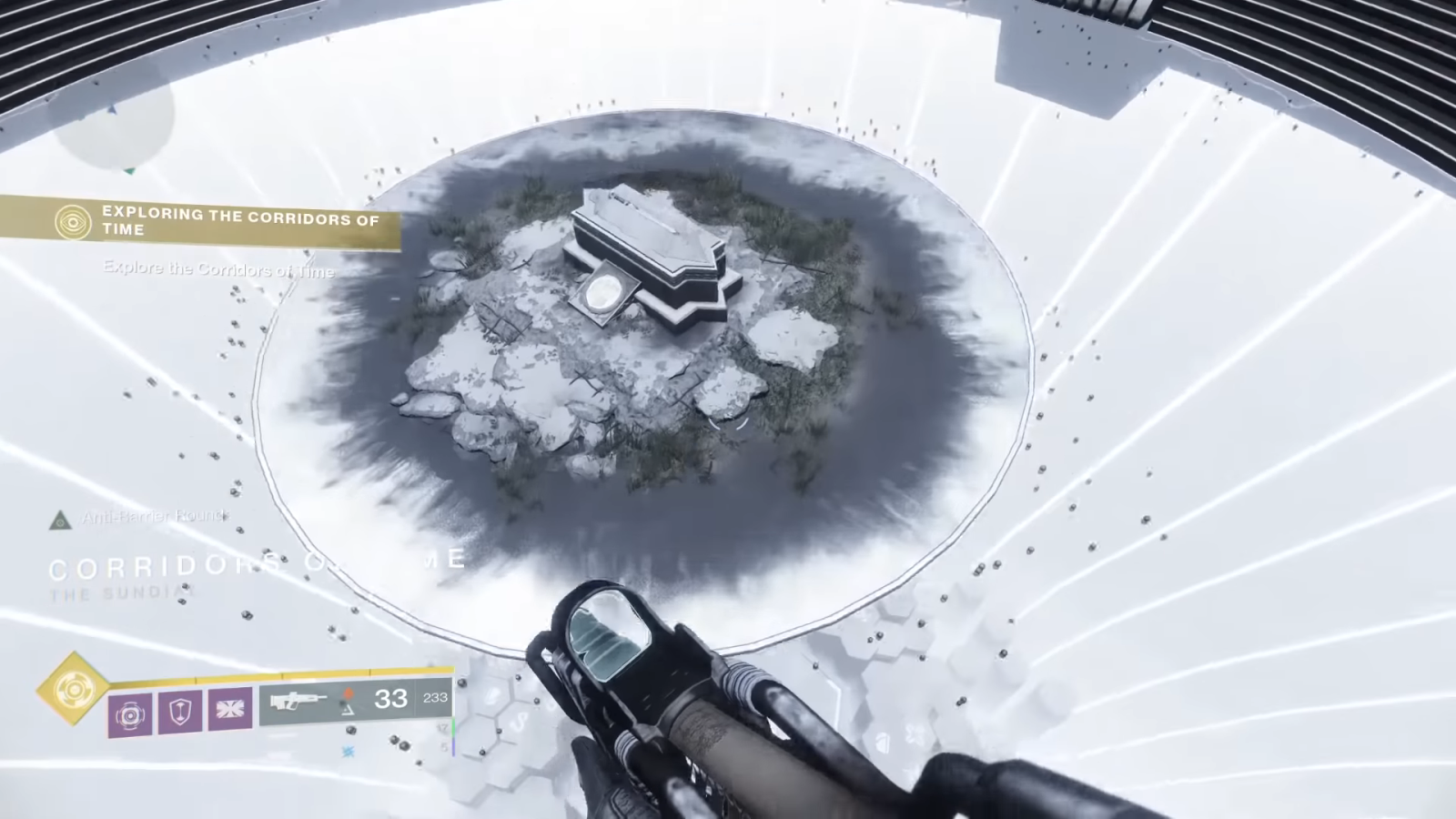Click the gold diamond super ability icon

click(x=72, y=690)
